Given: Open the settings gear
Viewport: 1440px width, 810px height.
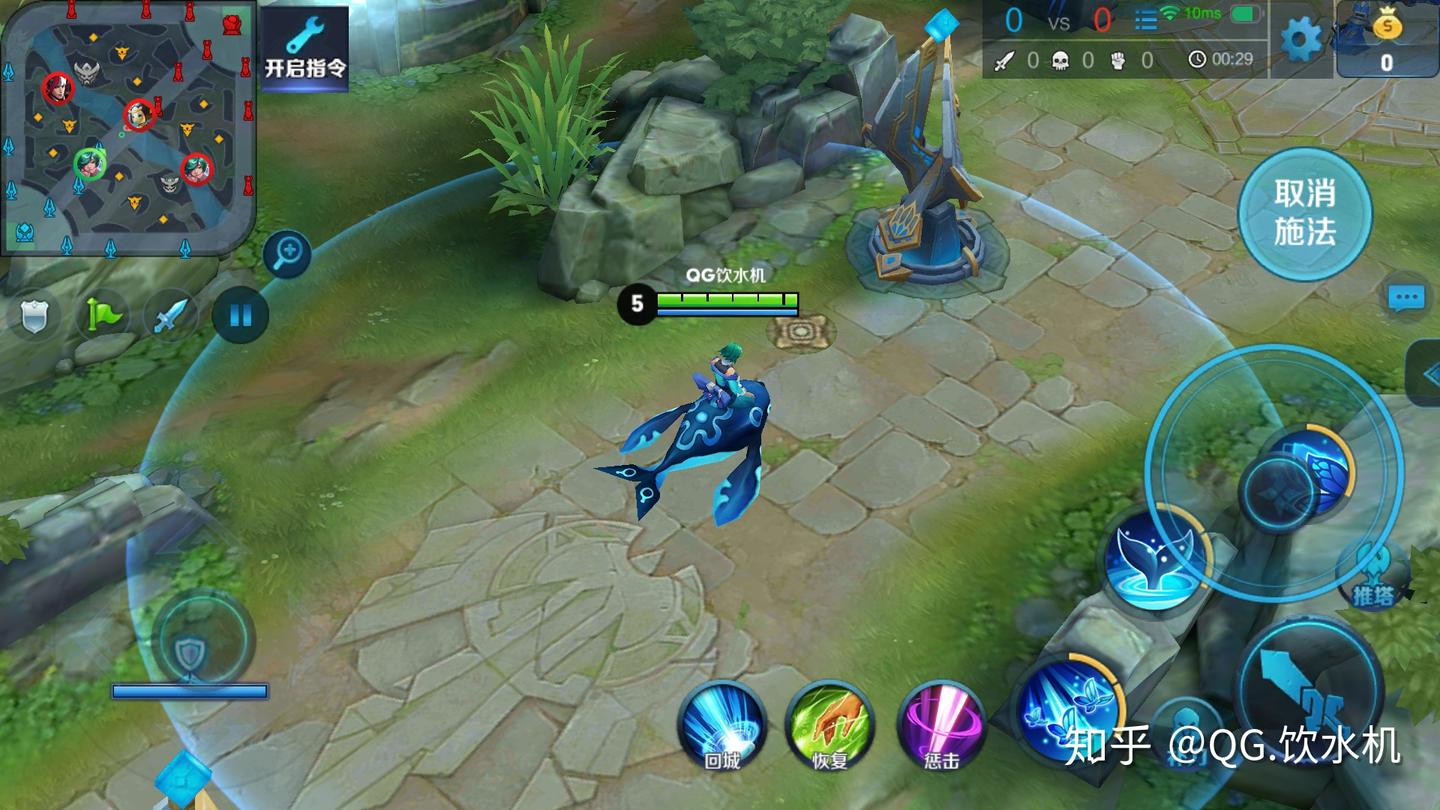Looking at the screenshot, I should point(1301,40).
